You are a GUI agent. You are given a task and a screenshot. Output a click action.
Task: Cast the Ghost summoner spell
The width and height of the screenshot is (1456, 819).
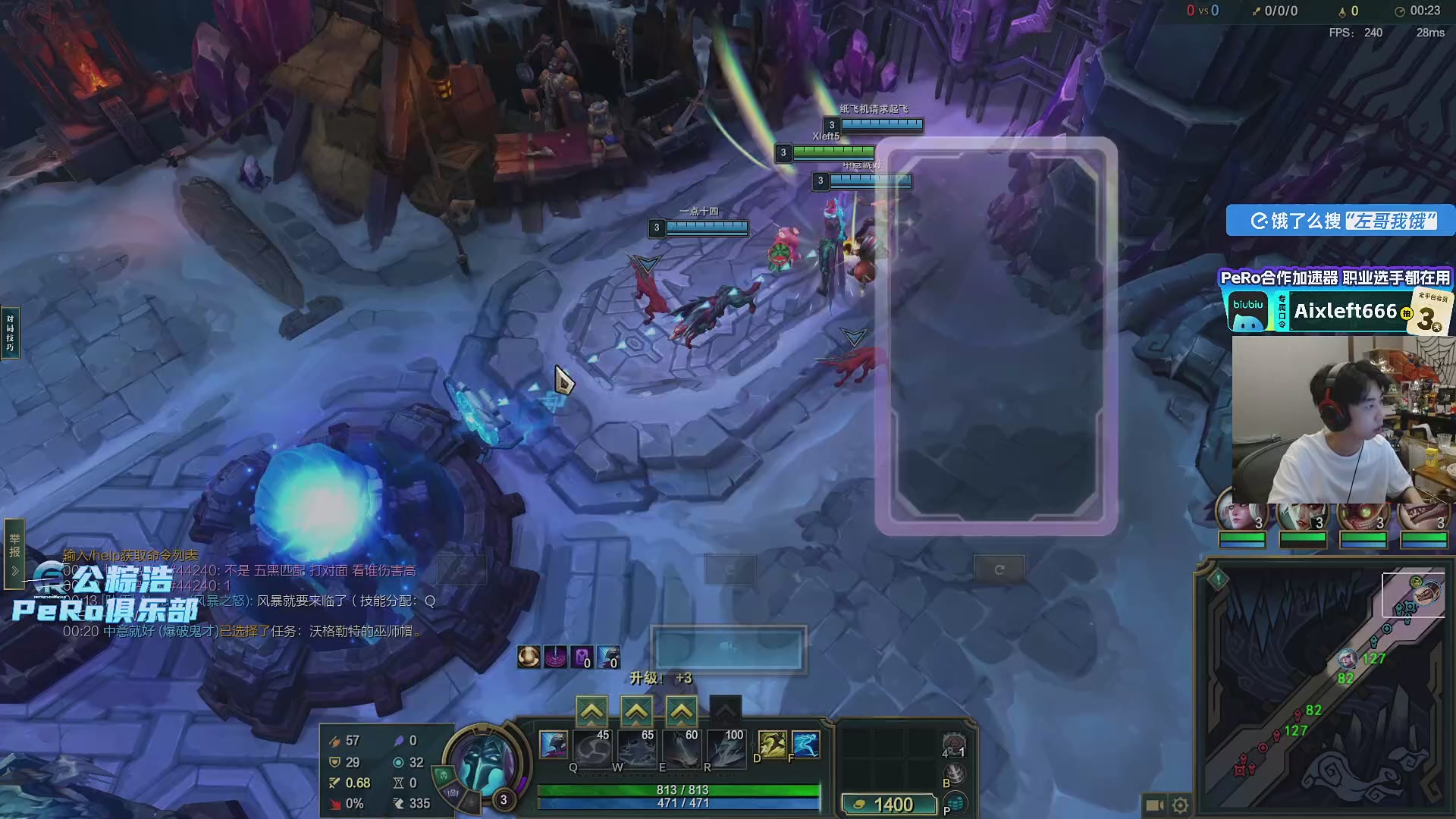(772, 744)
